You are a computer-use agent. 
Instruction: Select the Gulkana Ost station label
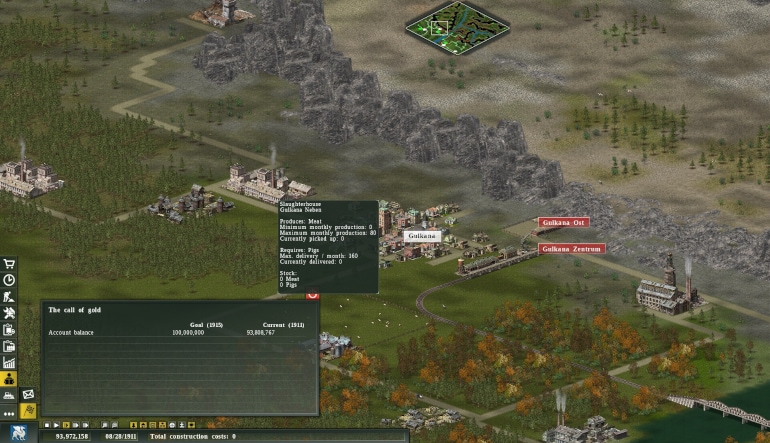click(x=563, y=222)
